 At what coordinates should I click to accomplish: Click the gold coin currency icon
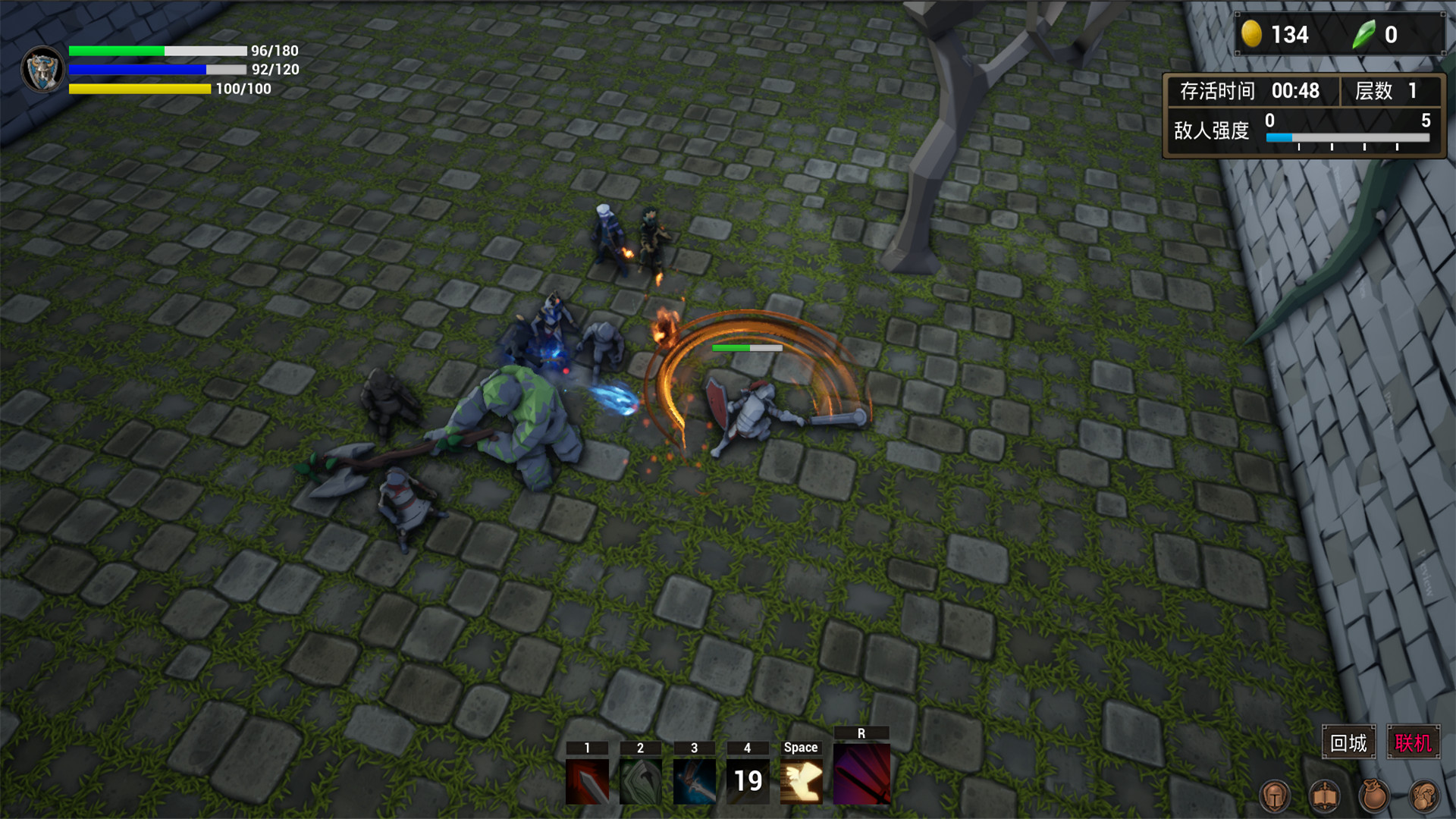tap(1254, 34)
